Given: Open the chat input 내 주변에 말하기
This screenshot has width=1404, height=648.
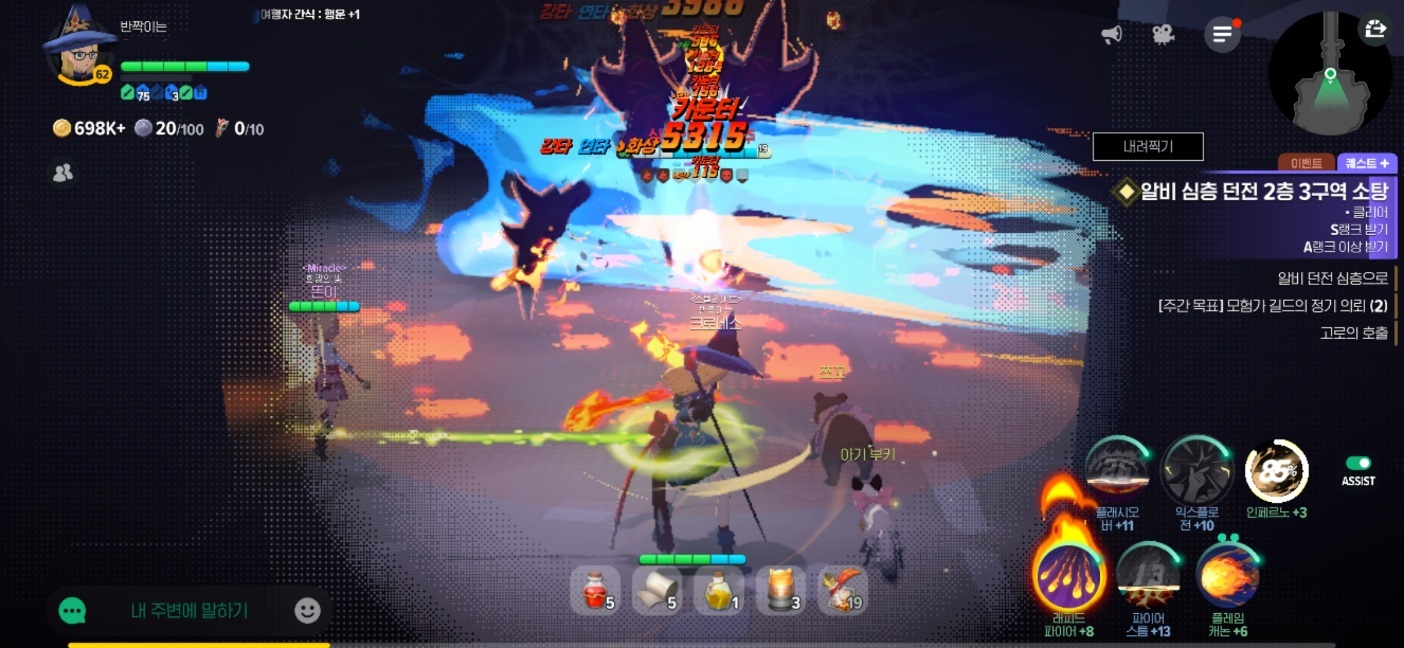Looking at the screenshot, I should (x=189, y=610).
